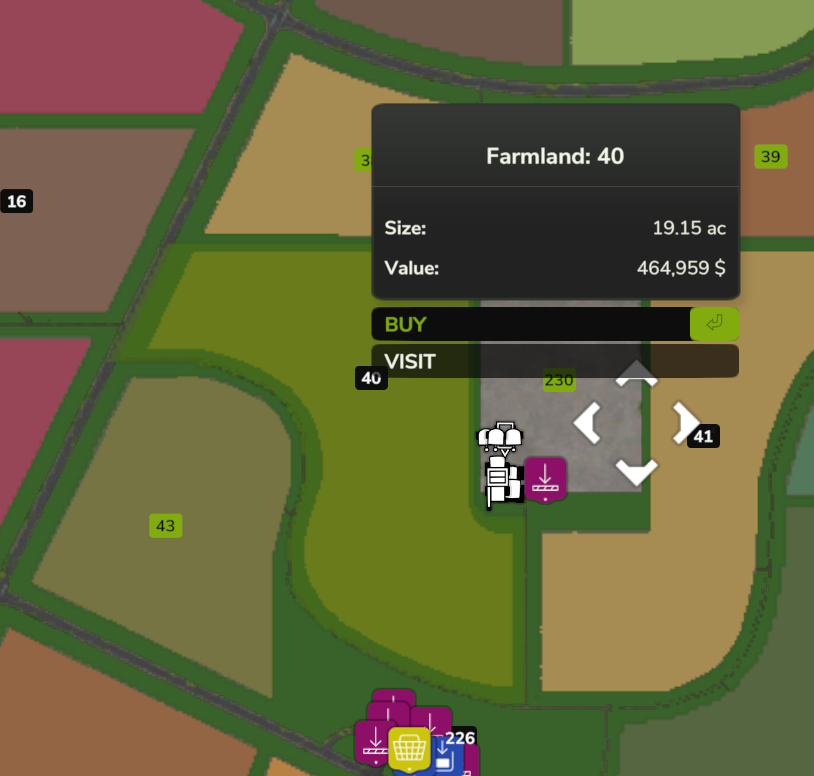Click the right chevron arrow on the map
This screenshot has width=814, height=776.
coord(684,423)
